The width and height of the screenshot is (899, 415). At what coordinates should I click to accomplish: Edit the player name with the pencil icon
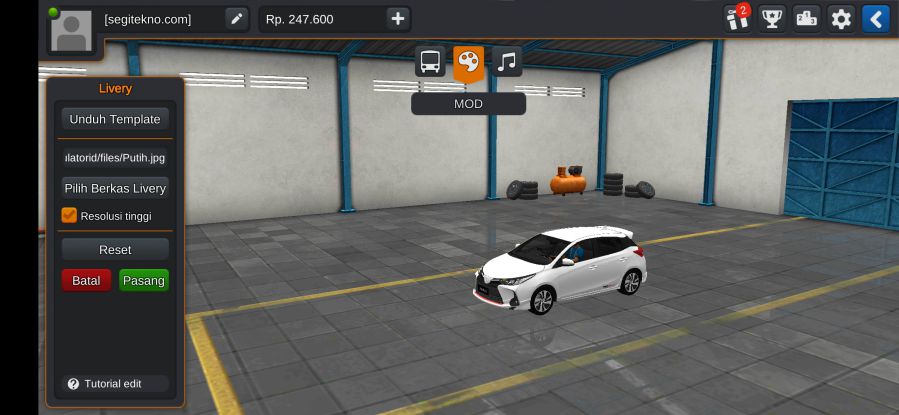(x=236, y=19)
